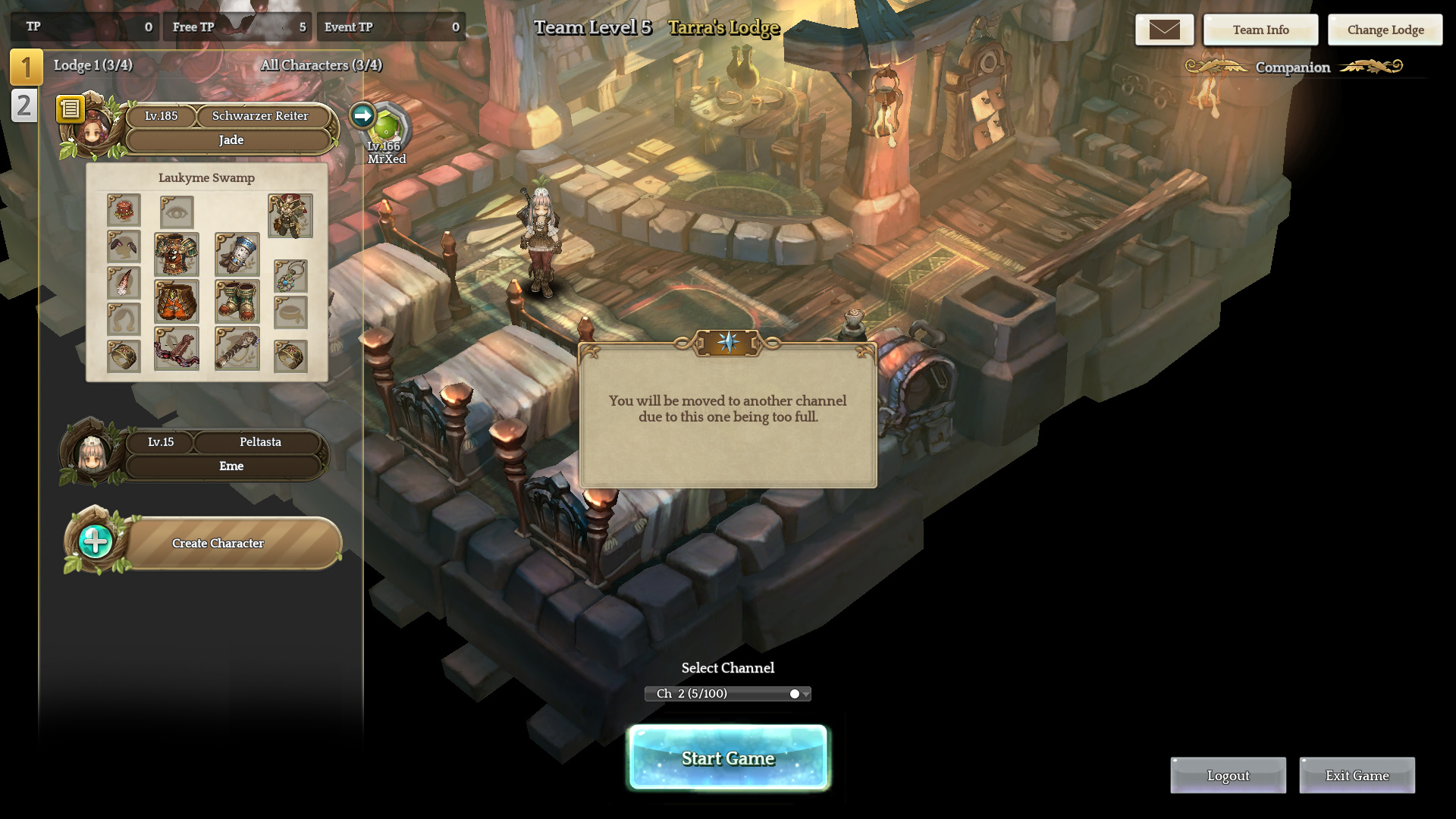1456x819 pixels.
Task: Toggle Jade's equipment list icon
Action: click(x=71, y=109)
